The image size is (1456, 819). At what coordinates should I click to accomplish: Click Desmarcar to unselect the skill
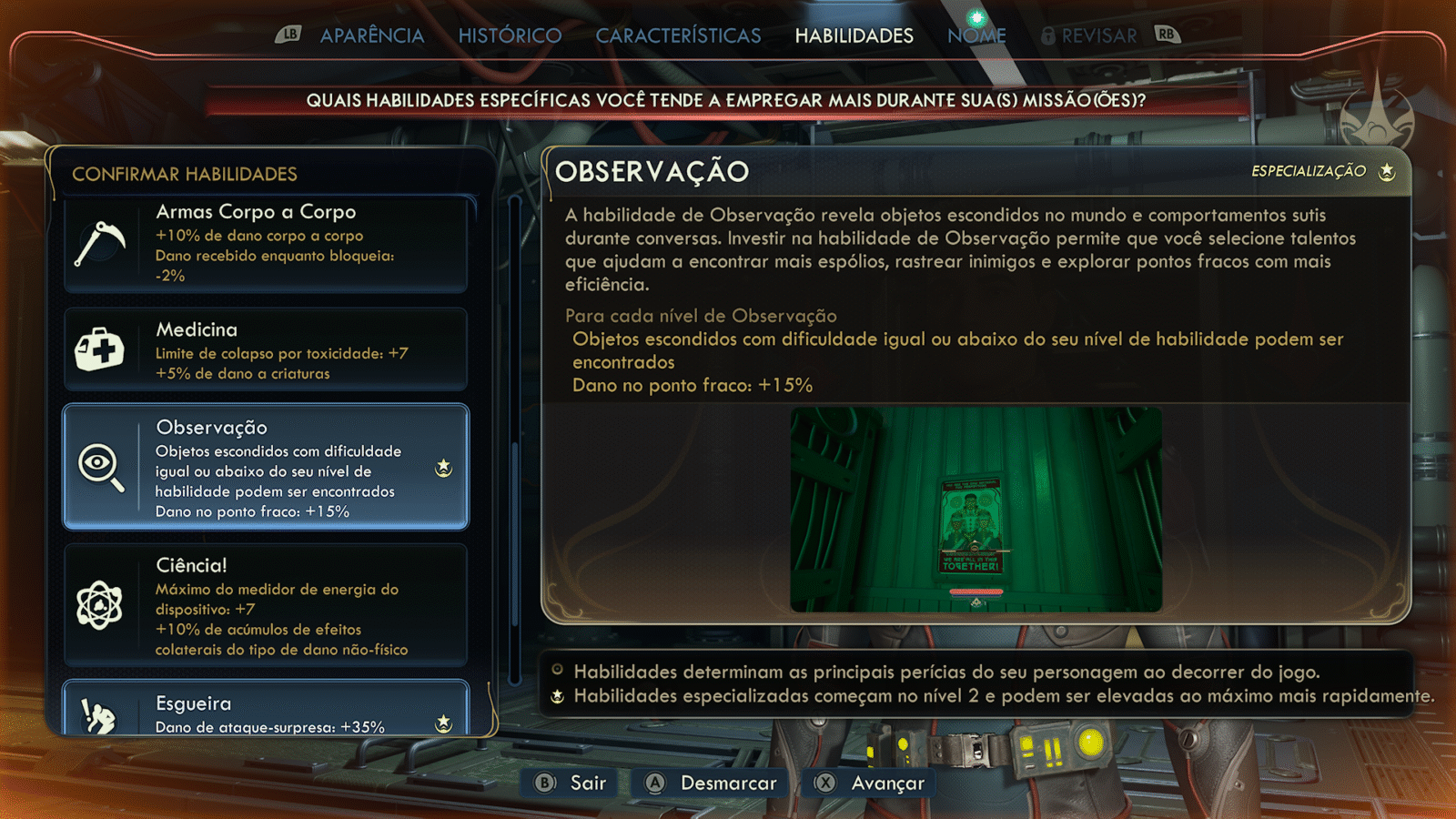[712, 783]
